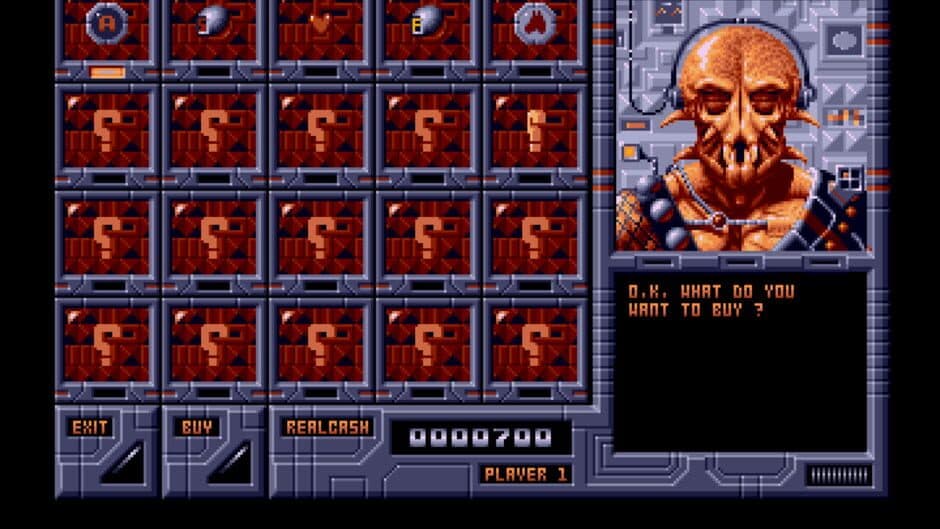Confirm purchase with the BUY button
This screenshot has width=940, height=529.
[x=197, y=427]
